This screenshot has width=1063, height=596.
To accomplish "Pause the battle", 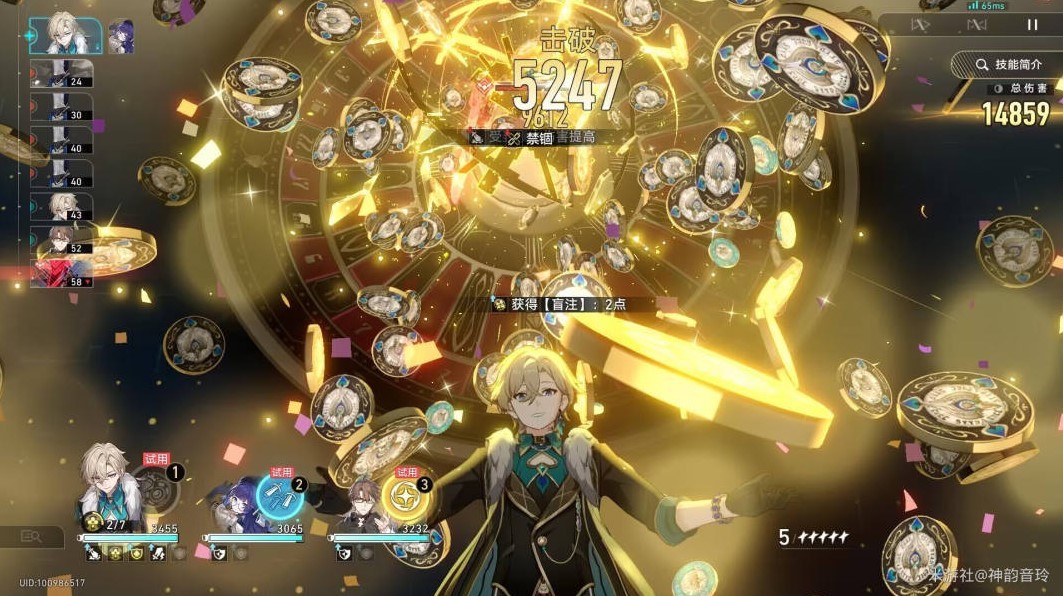I will pos(1032,24).
